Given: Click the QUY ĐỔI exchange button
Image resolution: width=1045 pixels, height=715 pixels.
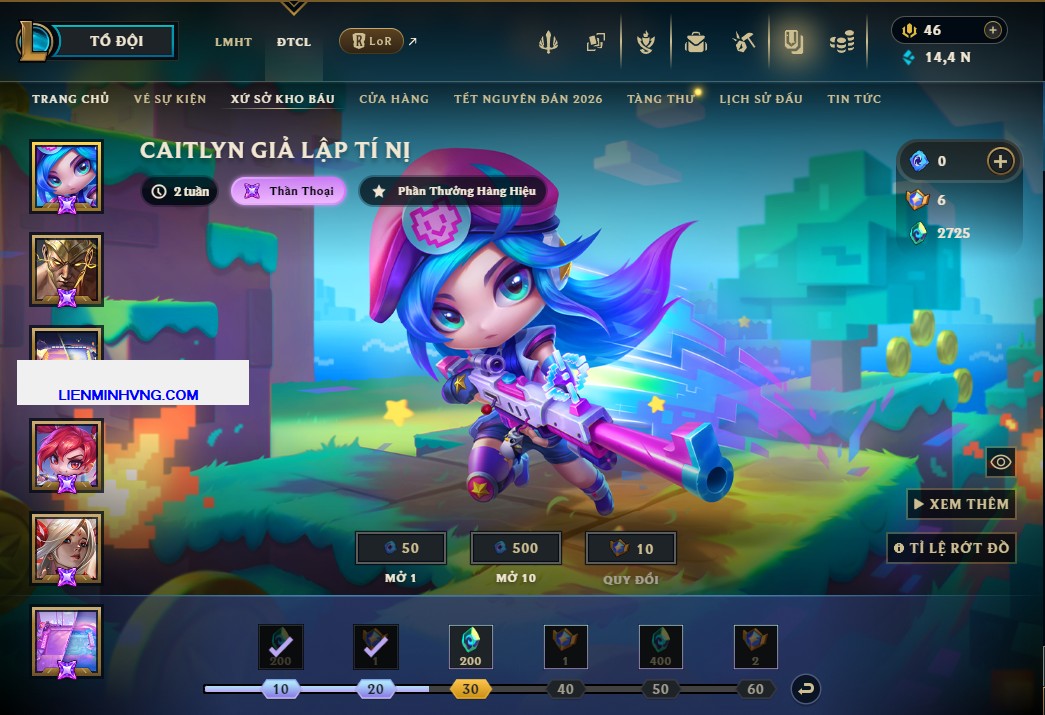Looking at the screenshot, I should (x=631, y=548).
